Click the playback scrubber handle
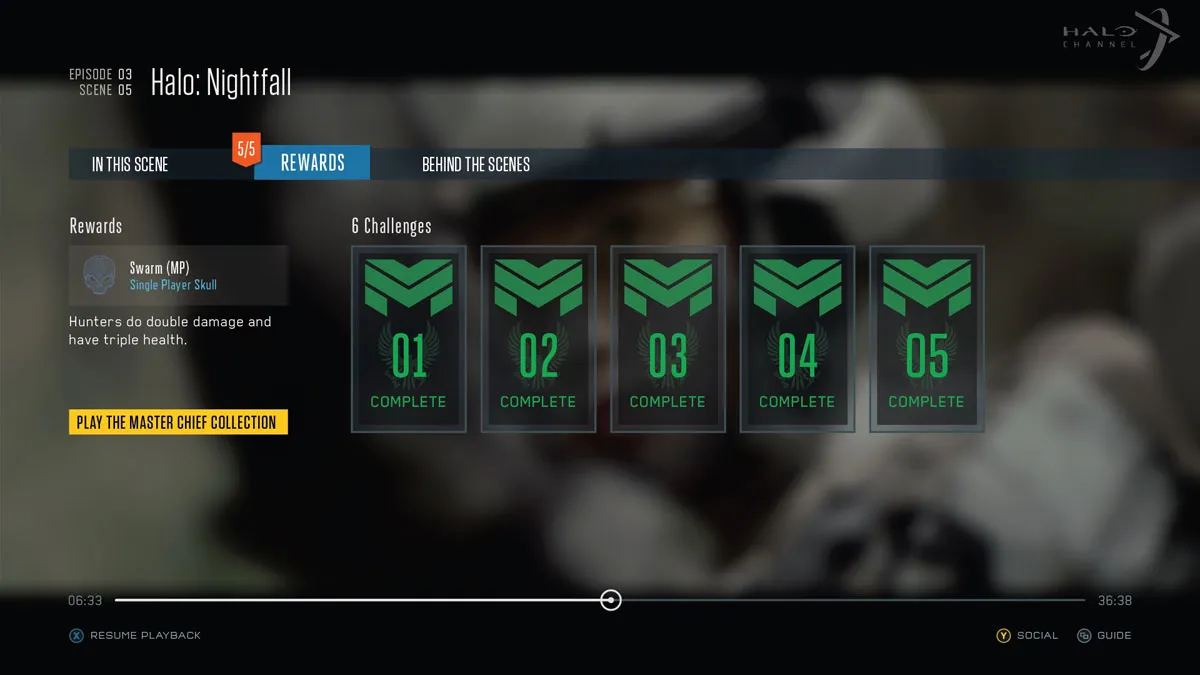Viewport: 1200px width, 675px height. pos(611,600)
